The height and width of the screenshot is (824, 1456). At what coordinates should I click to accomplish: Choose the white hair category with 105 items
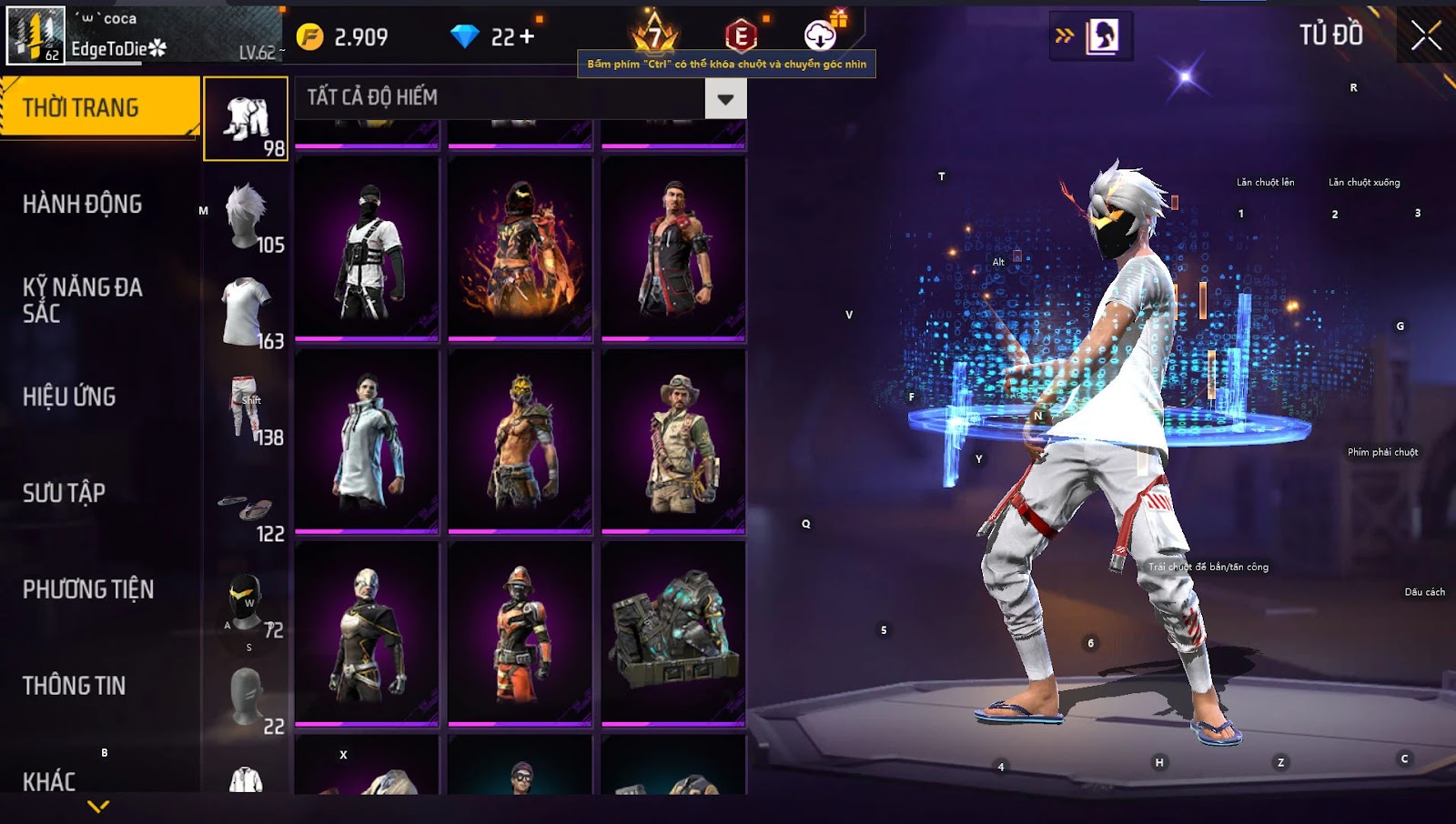point(246,216)
